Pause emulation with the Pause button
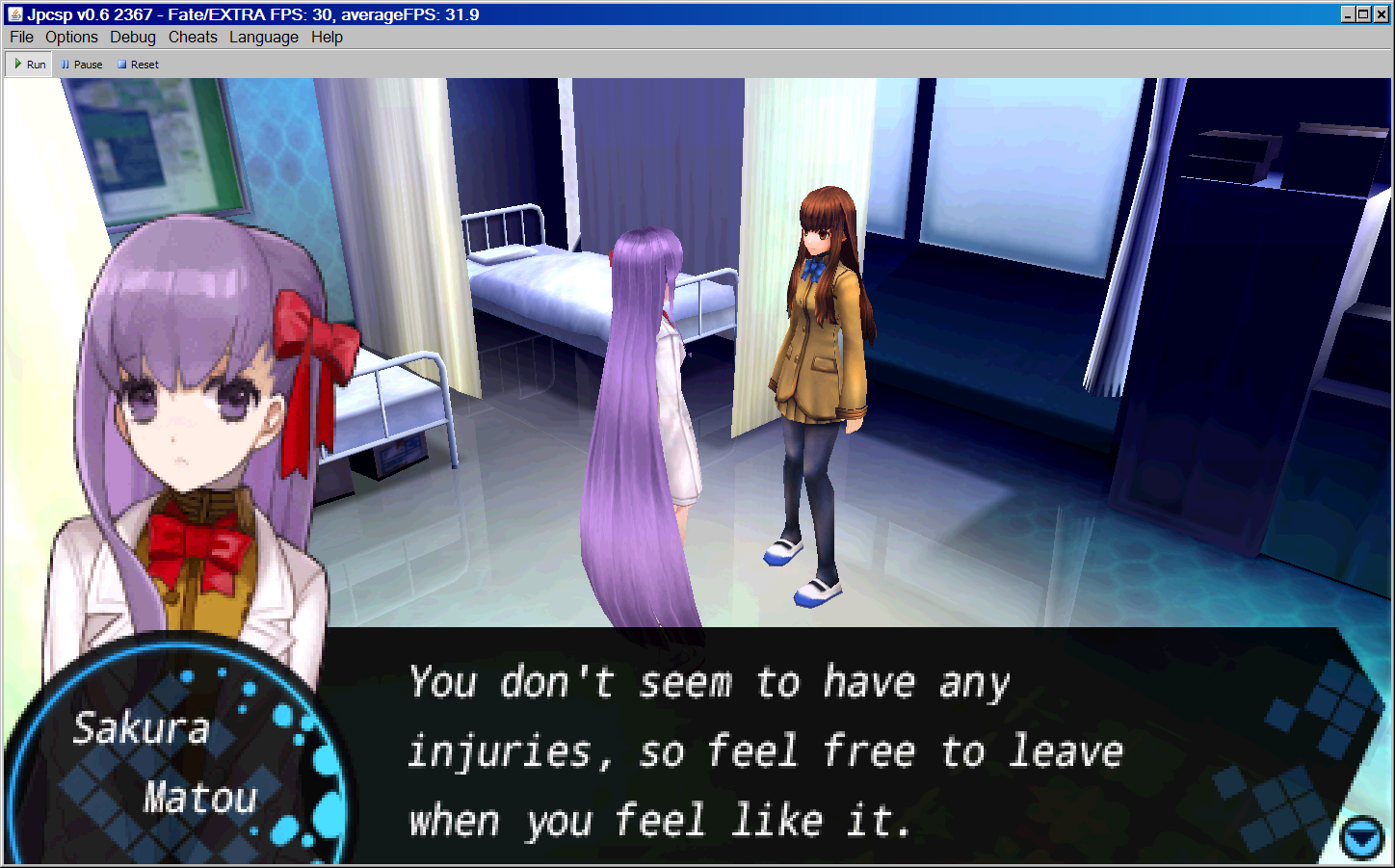 coord(82,65)
